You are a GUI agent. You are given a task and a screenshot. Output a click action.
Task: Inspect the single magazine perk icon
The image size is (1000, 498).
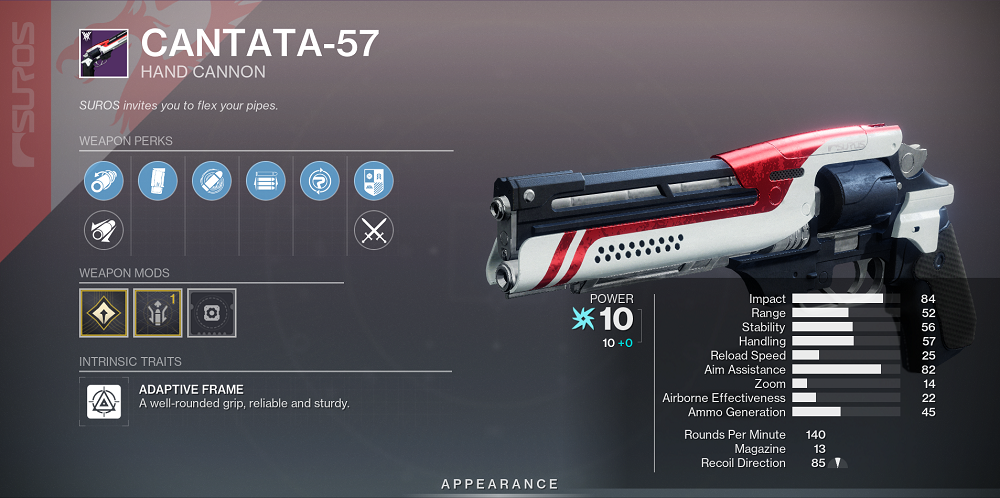click(158, 182)
